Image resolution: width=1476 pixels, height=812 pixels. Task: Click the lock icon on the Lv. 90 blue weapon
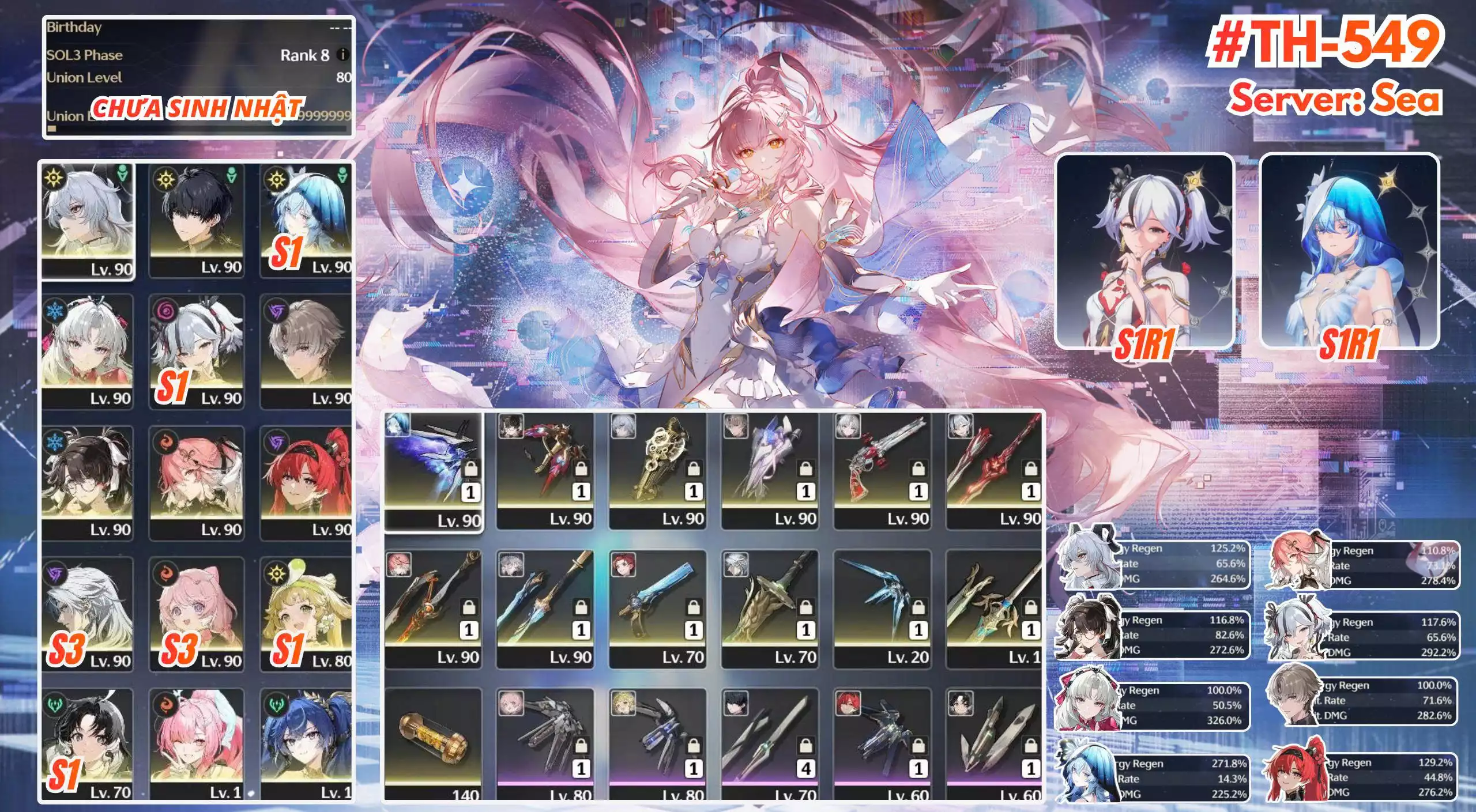click(471, 469)
